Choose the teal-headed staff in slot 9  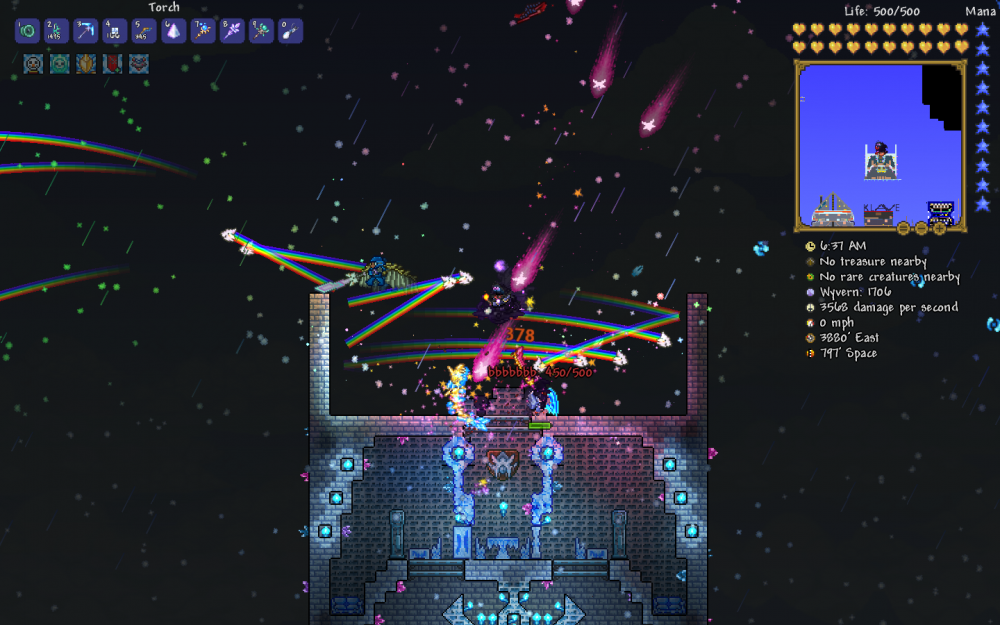[262, 31]
